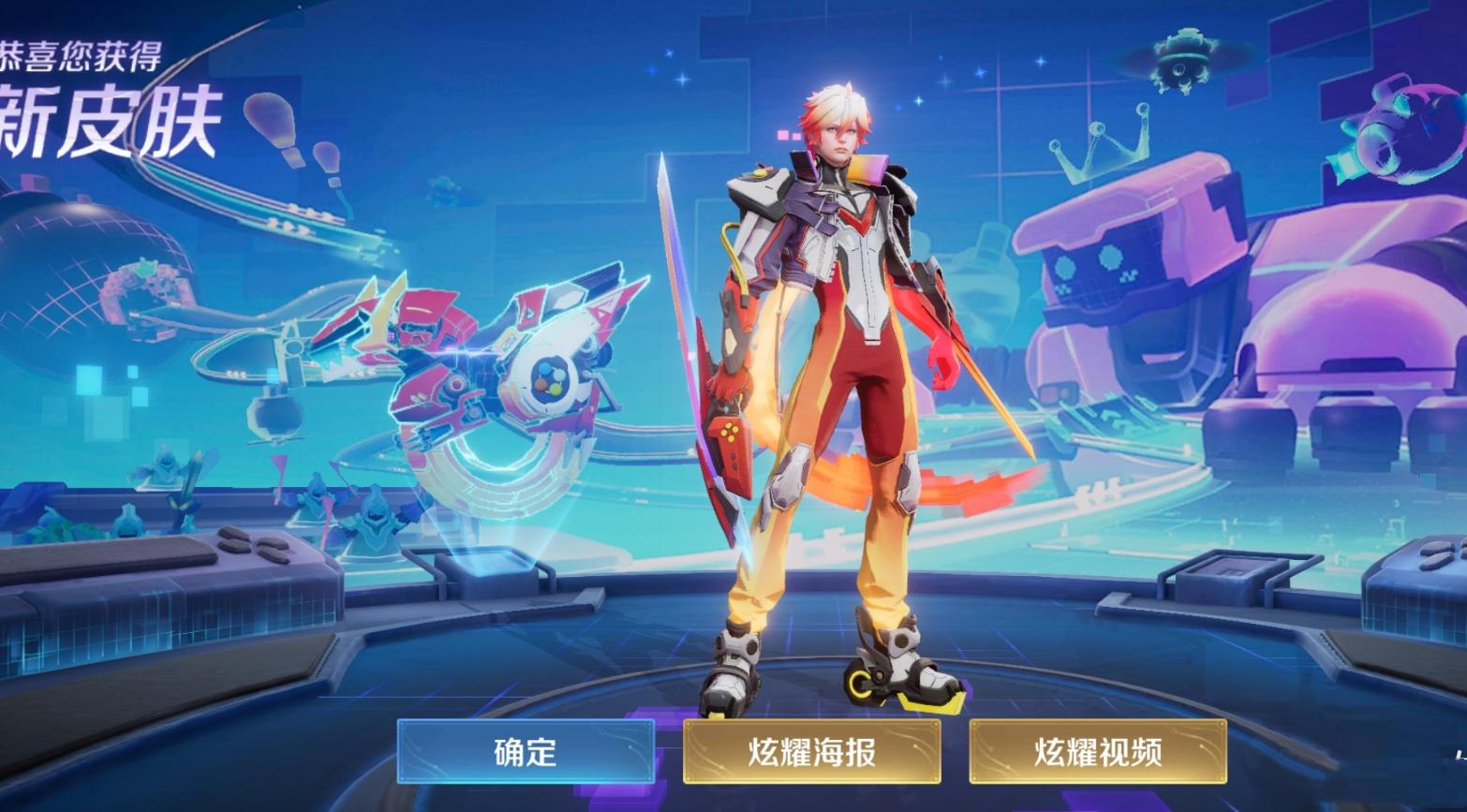Click the smiling robot face on the right
This screenshot has width=1467, height=812.
(x=1087, y=262)
